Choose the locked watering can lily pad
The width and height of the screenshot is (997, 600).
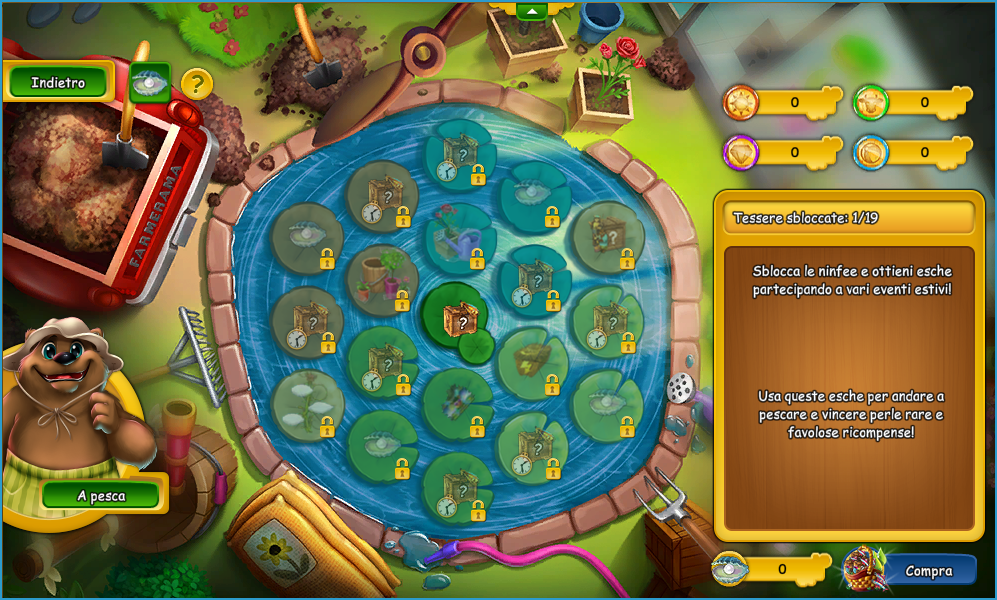459,238
